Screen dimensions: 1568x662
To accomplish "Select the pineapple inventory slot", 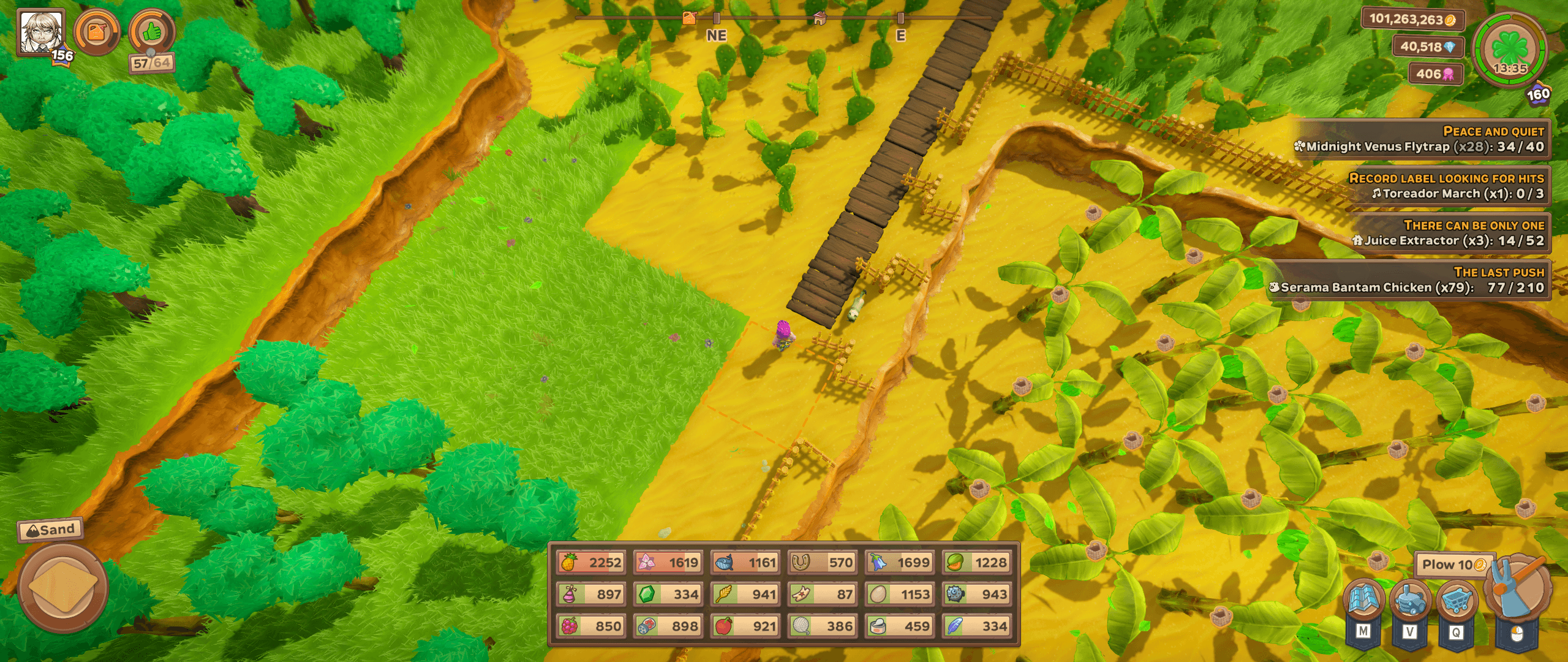I will tap(591, 562).
